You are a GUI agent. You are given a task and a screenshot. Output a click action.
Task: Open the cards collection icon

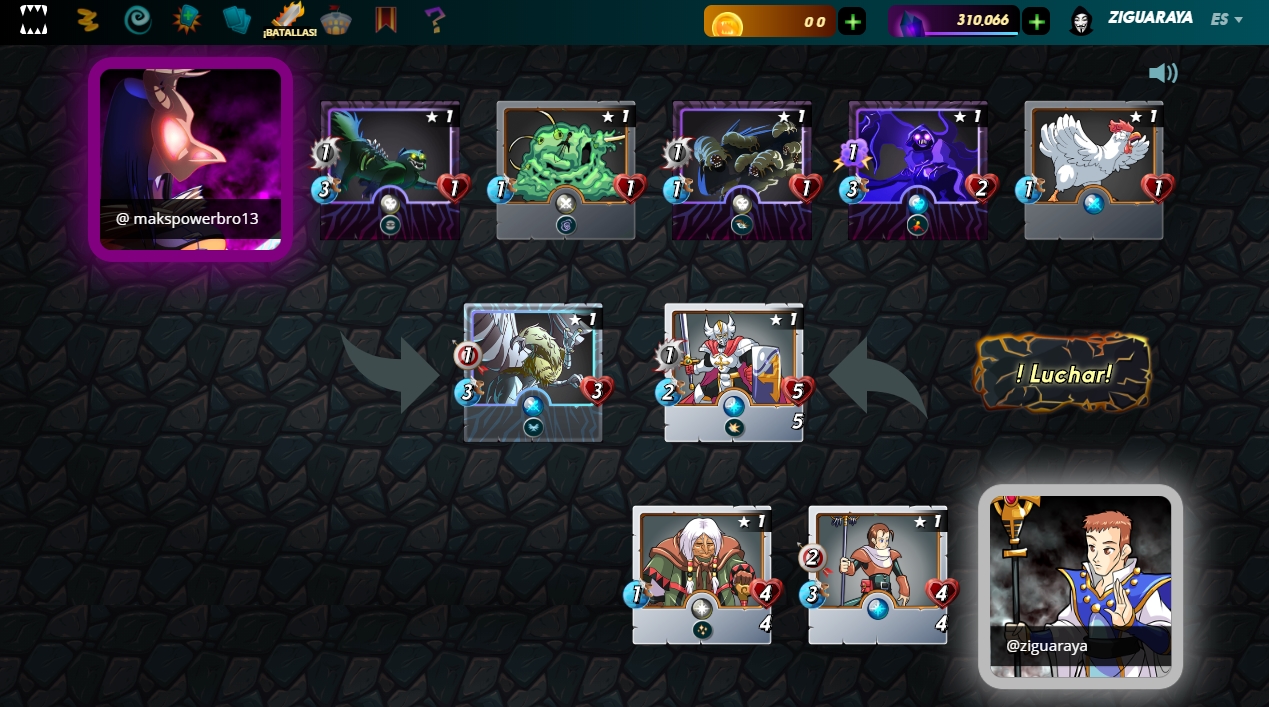(238, 19)
